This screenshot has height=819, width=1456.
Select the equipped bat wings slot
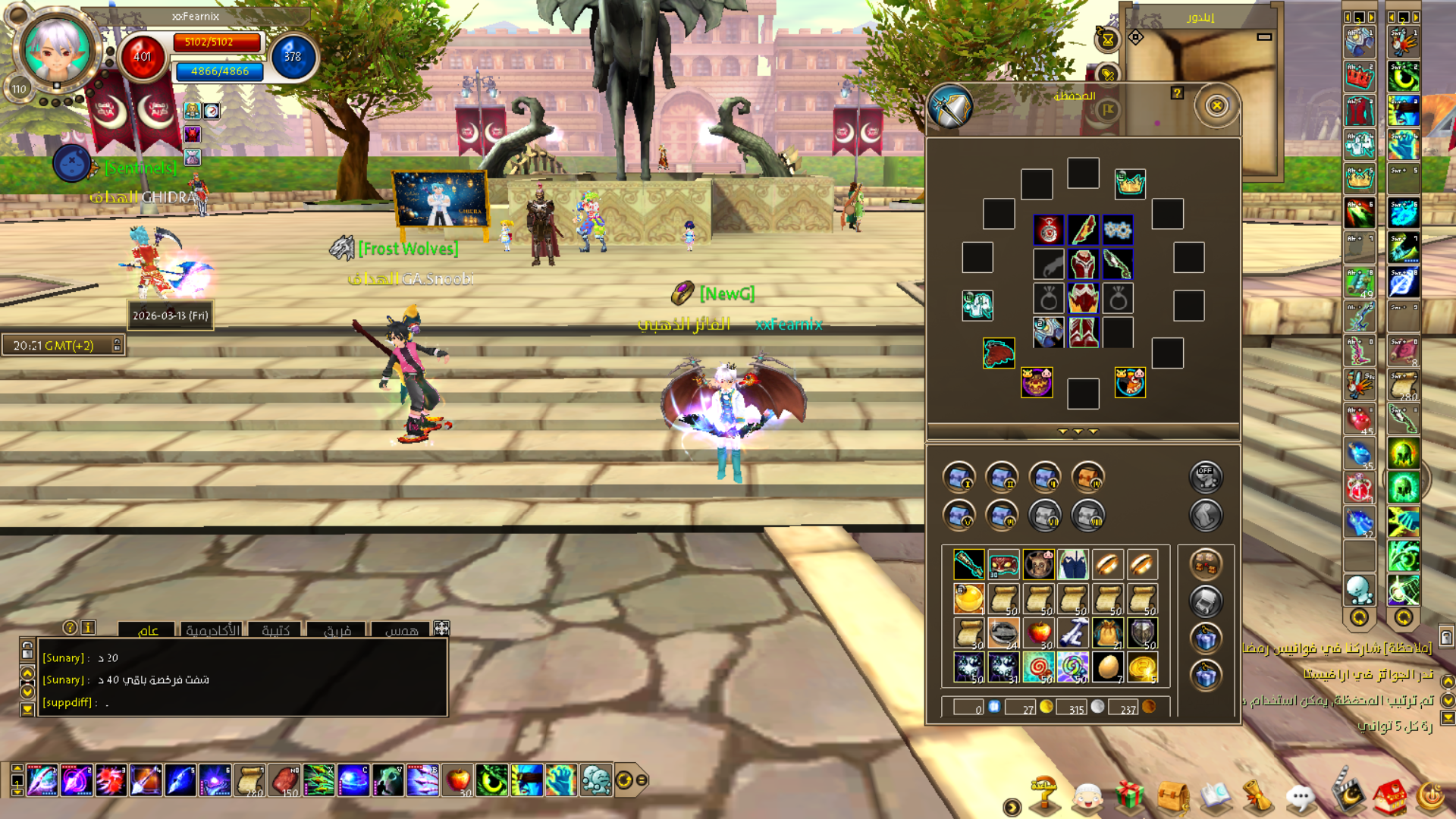click(999, 353)
